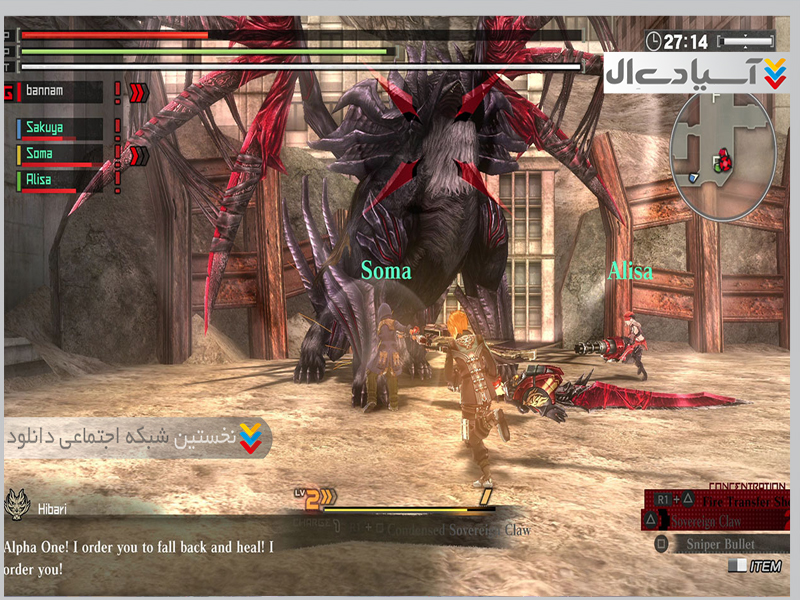Select the bannam party member row
The width and height of the screenshot is (800, 600).
click(x=58, y=92)
